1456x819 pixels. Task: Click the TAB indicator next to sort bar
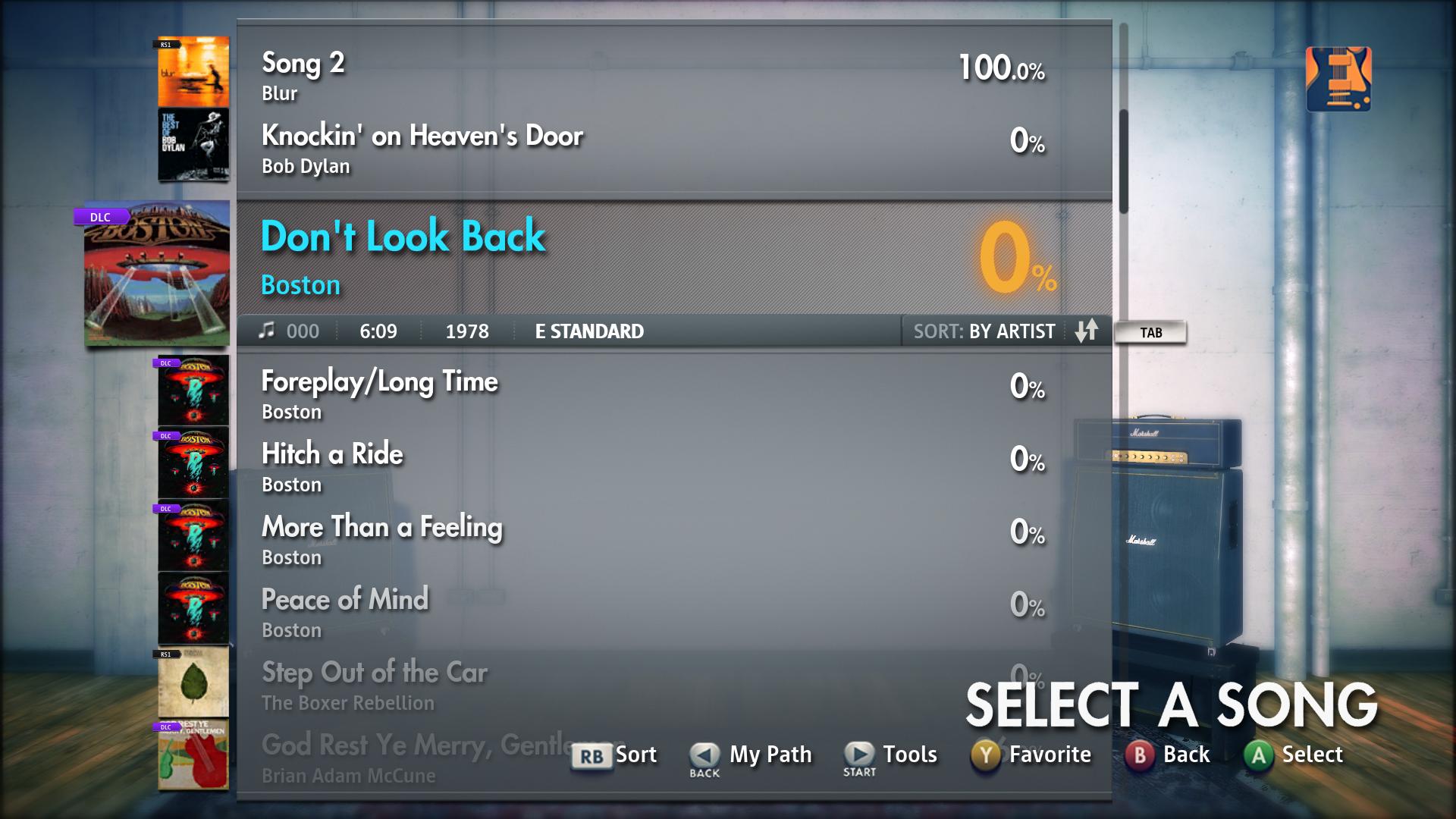[1151, 332]
